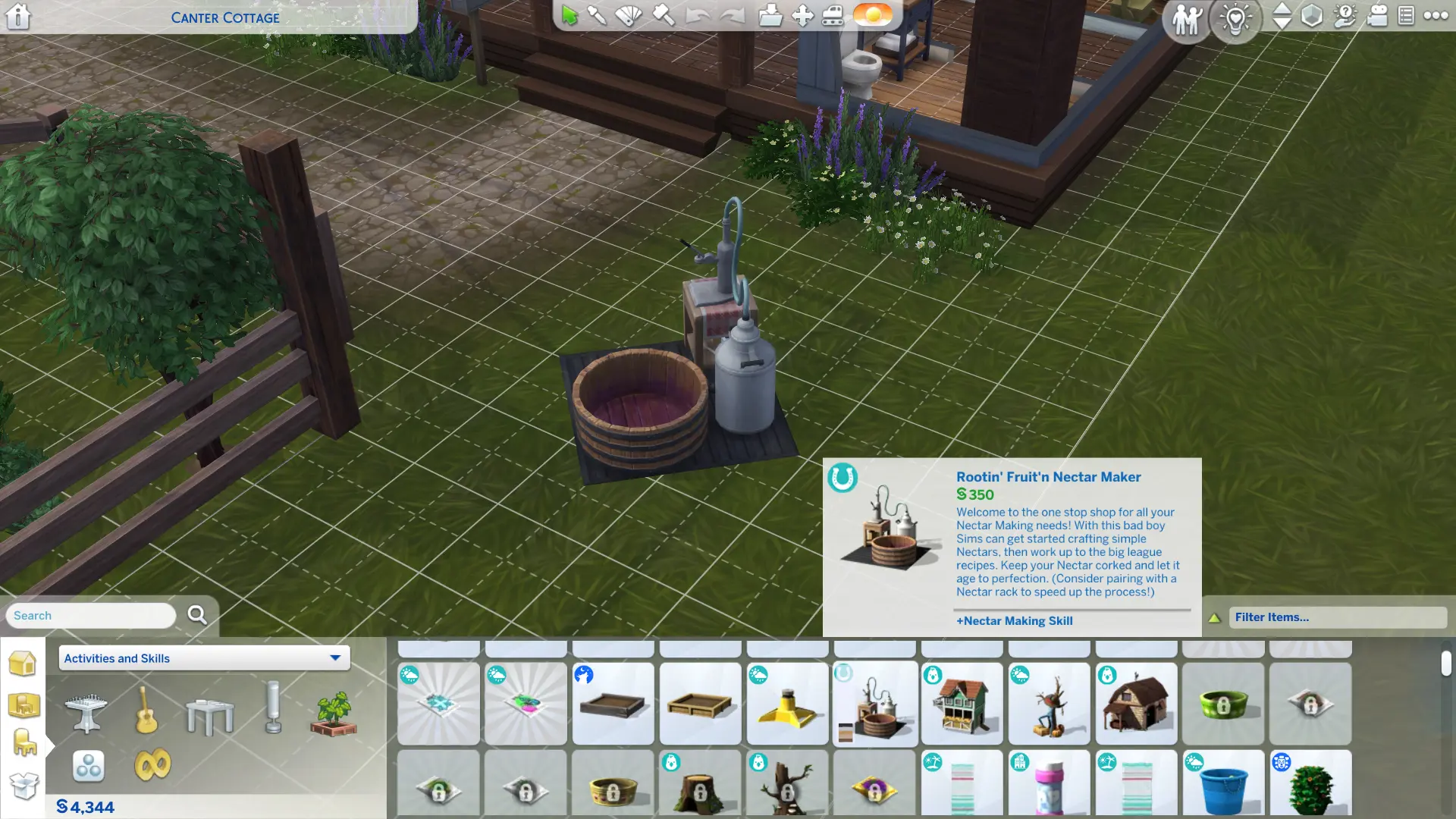The width and height of the screenshot is (1456, 819).
Task: Toggle day and night lighting preview
Action: 872,16
